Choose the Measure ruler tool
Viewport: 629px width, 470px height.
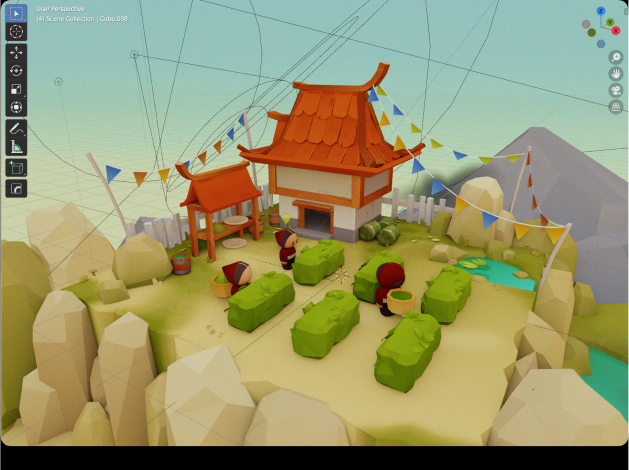[16, 146]
